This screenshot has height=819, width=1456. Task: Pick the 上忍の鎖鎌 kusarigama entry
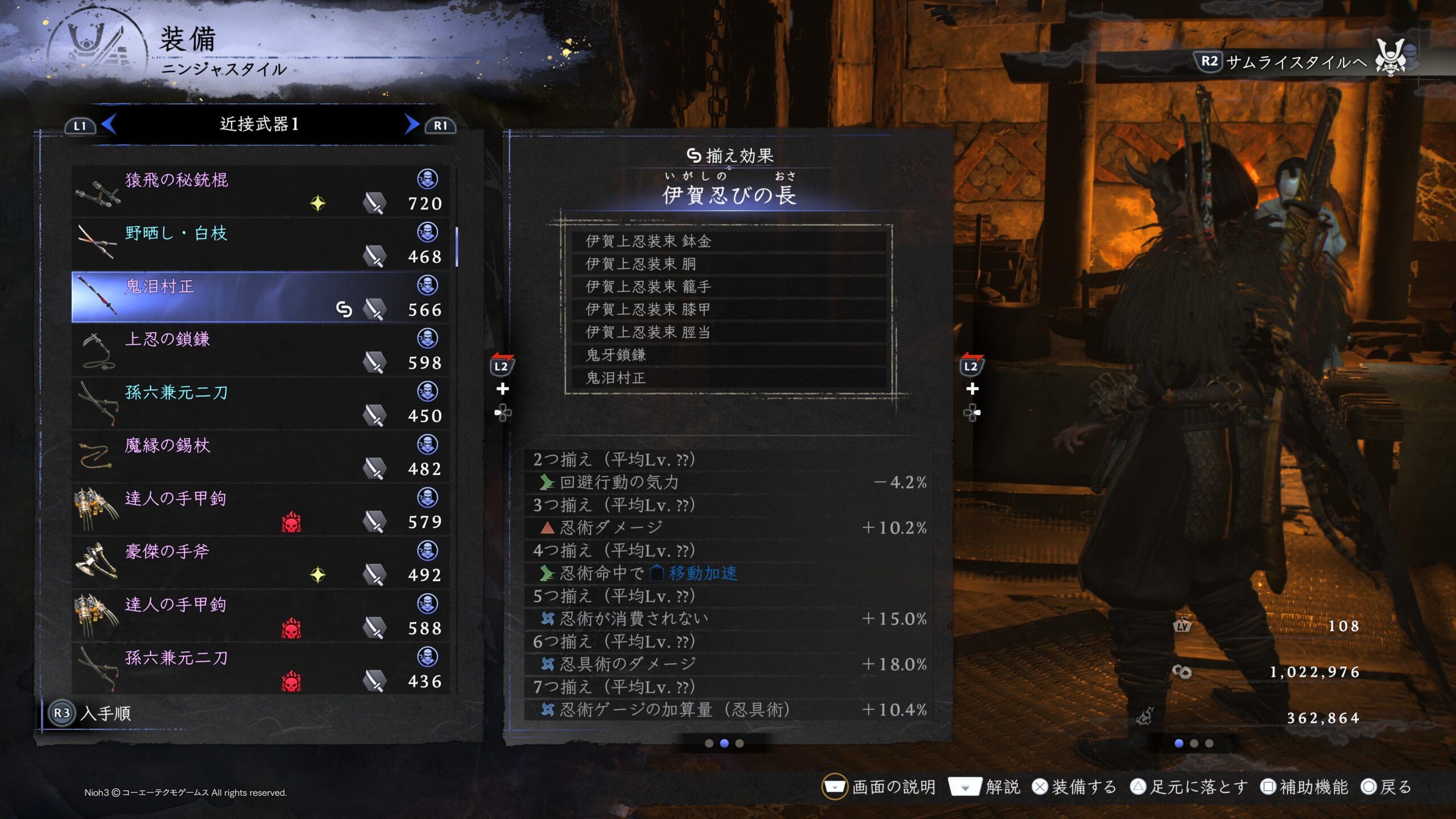click(x=260, y=350)
